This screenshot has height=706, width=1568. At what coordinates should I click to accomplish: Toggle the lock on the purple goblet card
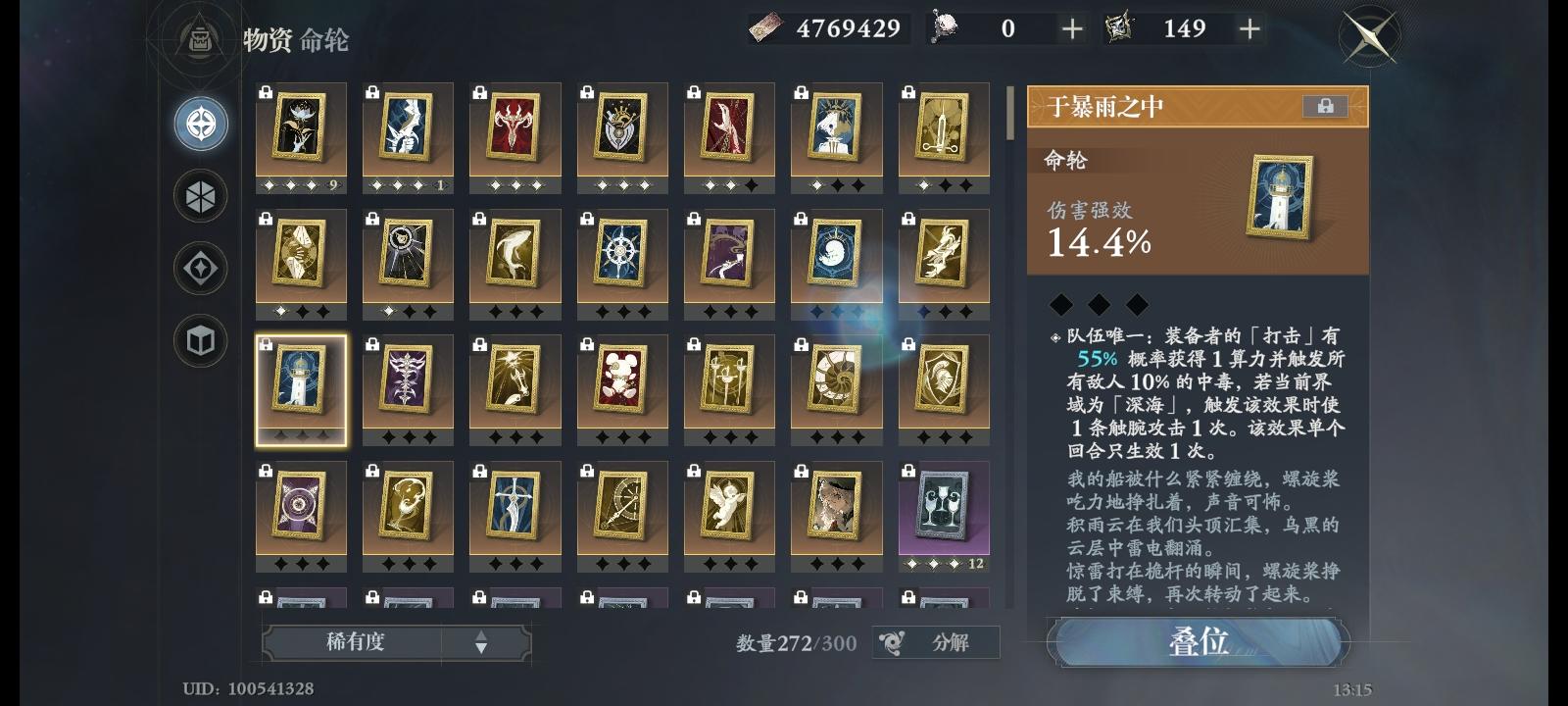pyautogui.click(x=908, y=468)
